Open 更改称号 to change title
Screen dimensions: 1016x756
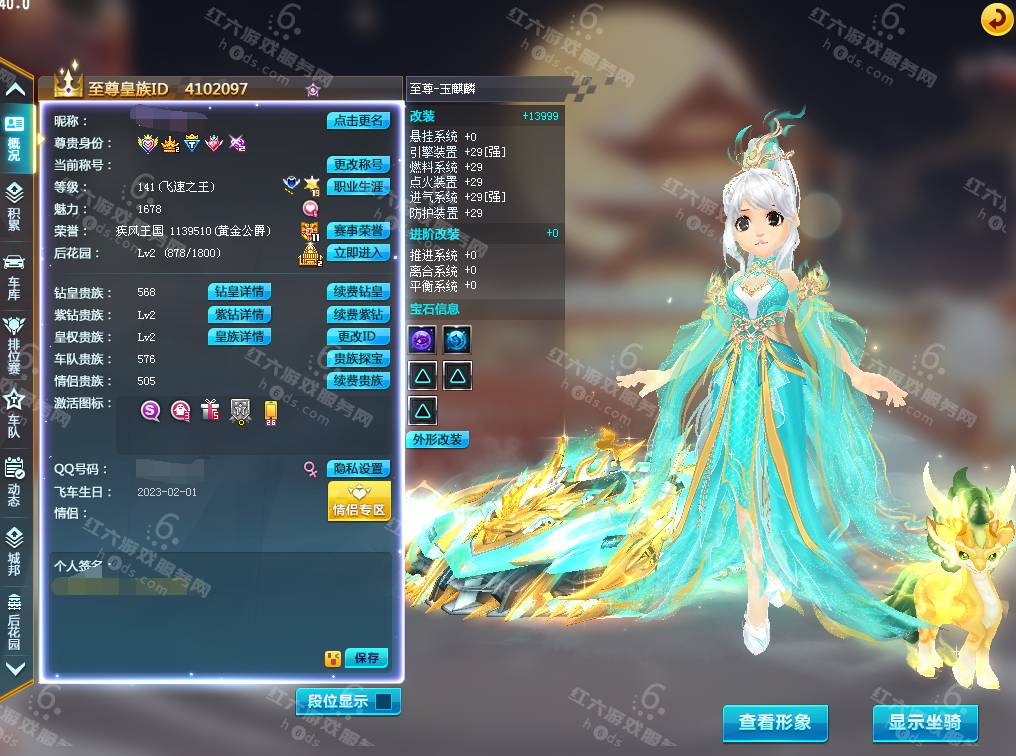[x=358, y=165]
